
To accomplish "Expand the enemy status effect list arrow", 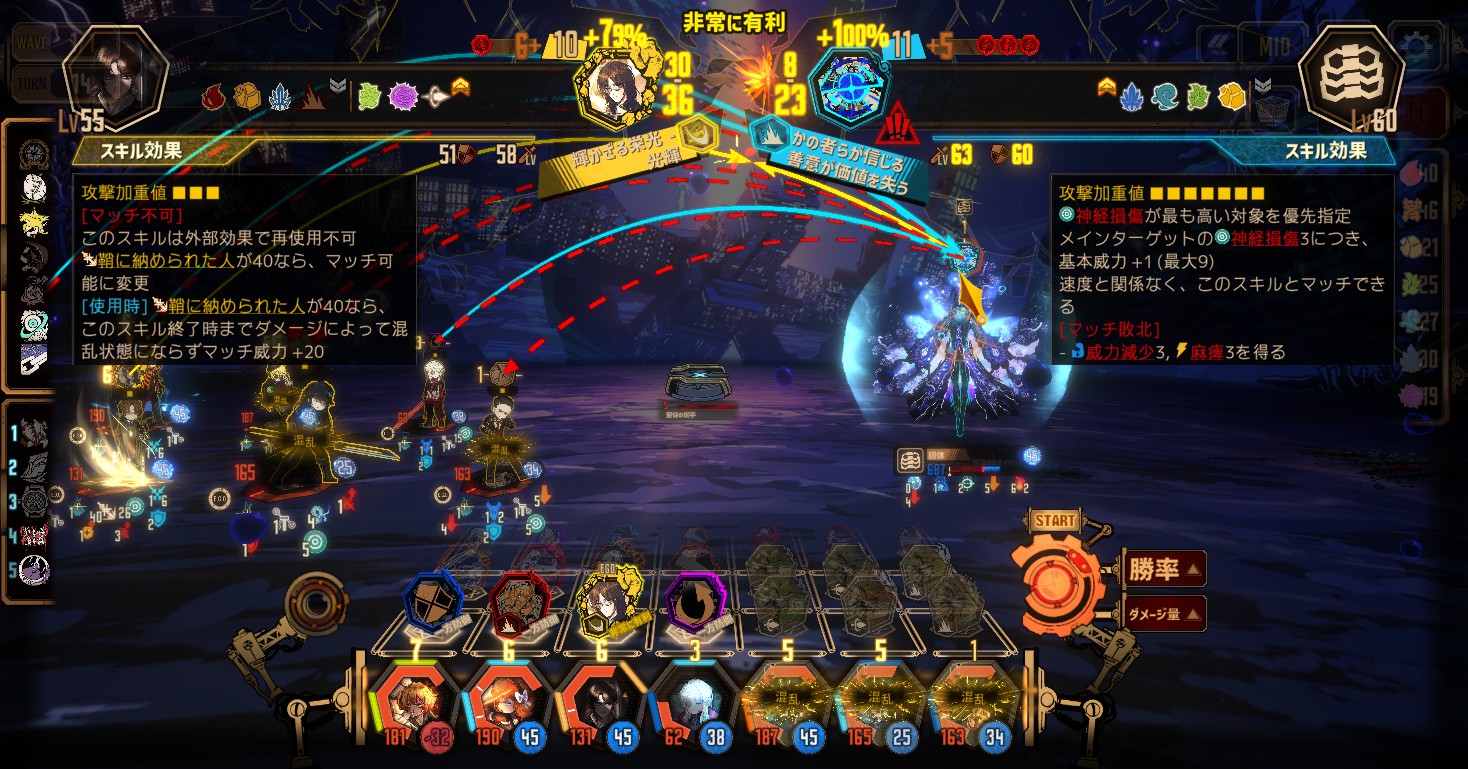I will [1263, 87].
